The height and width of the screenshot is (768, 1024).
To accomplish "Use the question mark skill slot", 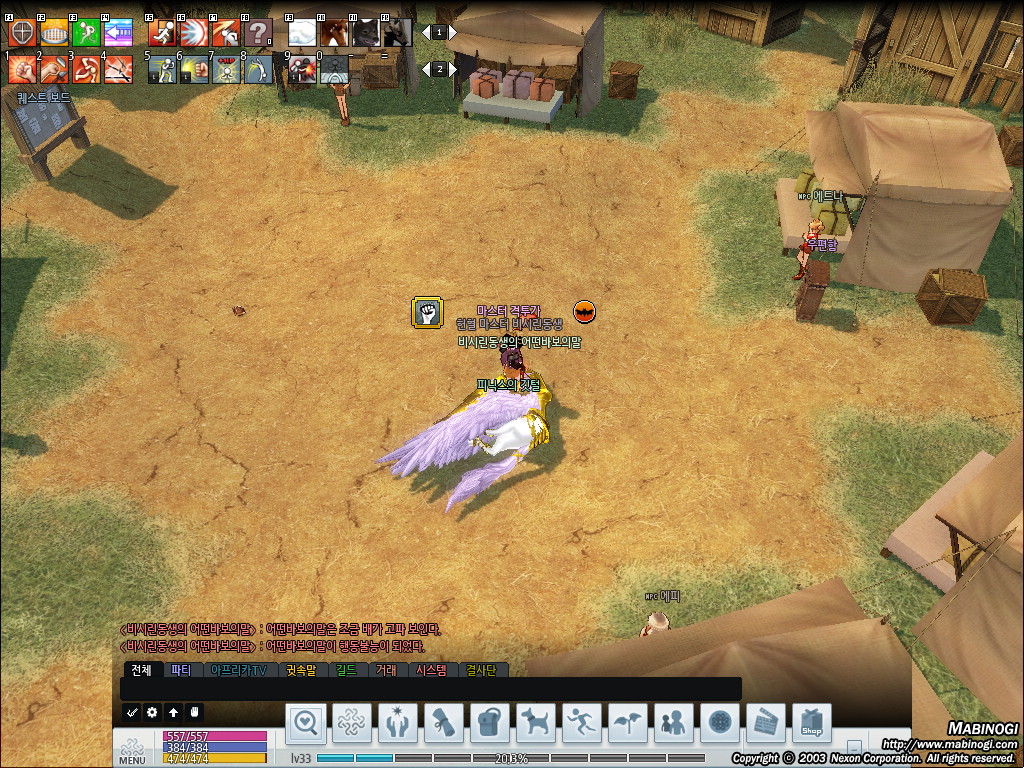I will click(258, 32).
